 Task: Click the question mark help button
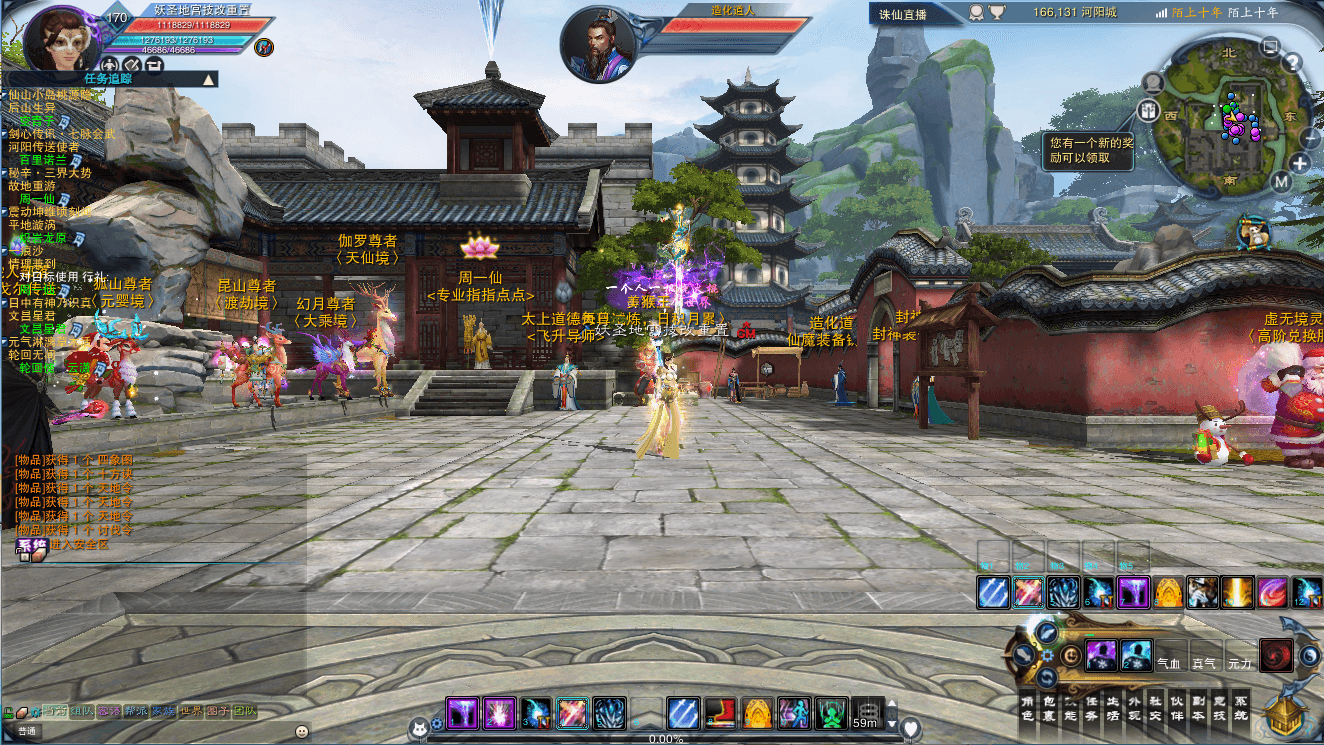tap(1292, 64)
